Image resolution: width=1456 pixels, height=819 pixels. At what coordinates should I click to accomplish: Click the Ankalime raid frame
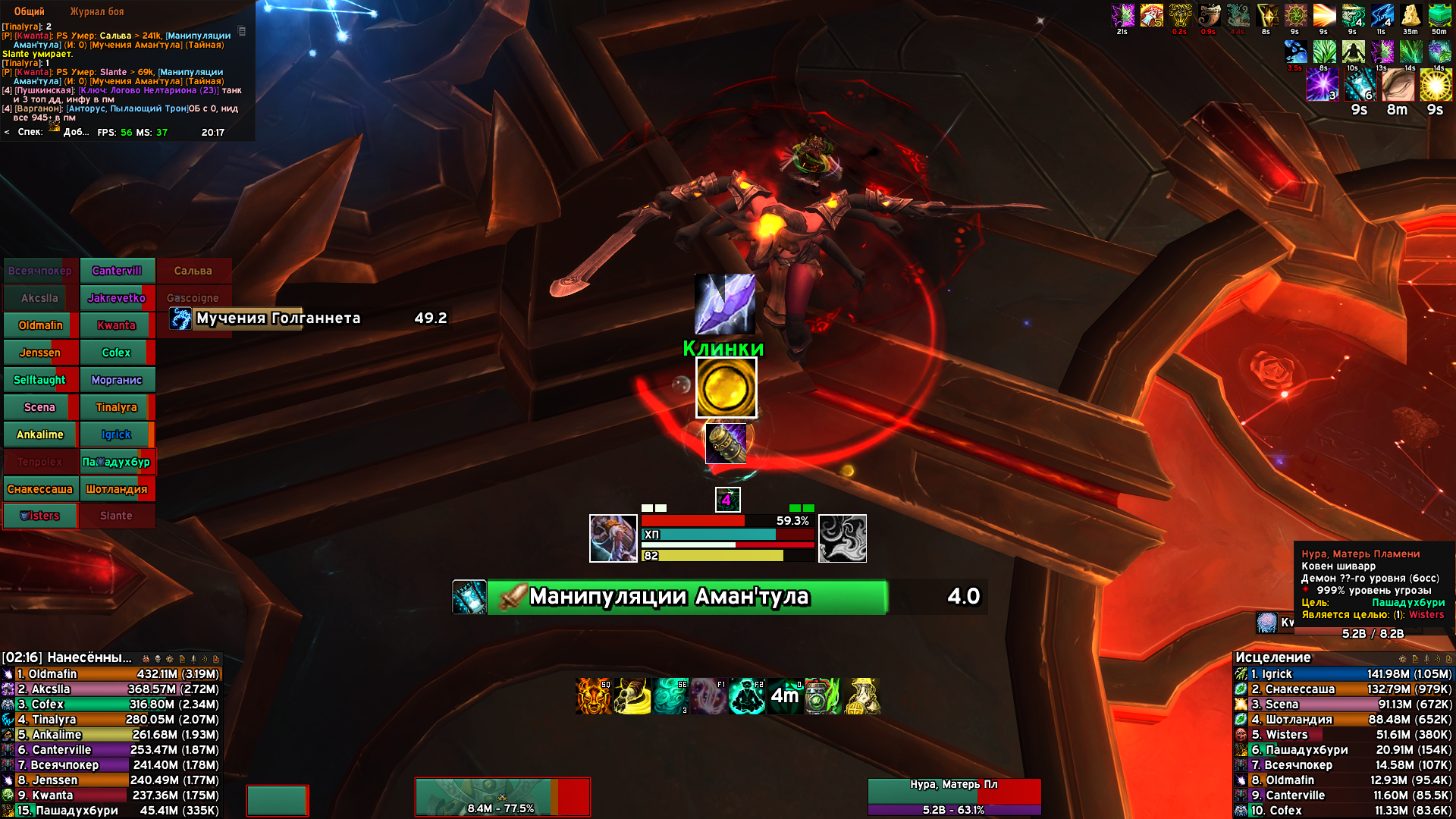40,435
